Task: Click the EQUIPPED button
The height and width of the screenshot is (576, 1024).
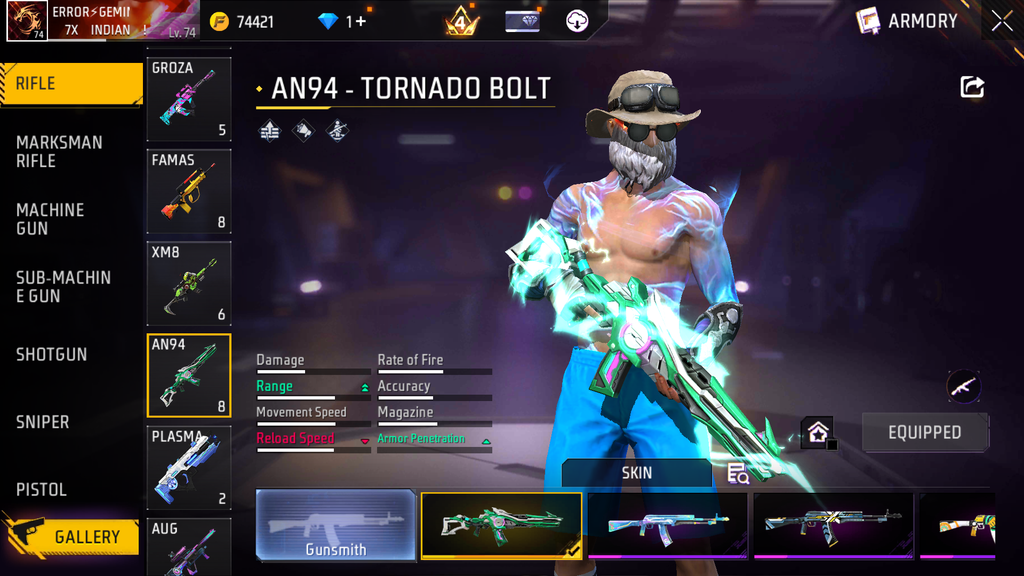Action: pyautogui.click(x=925, y=433)
